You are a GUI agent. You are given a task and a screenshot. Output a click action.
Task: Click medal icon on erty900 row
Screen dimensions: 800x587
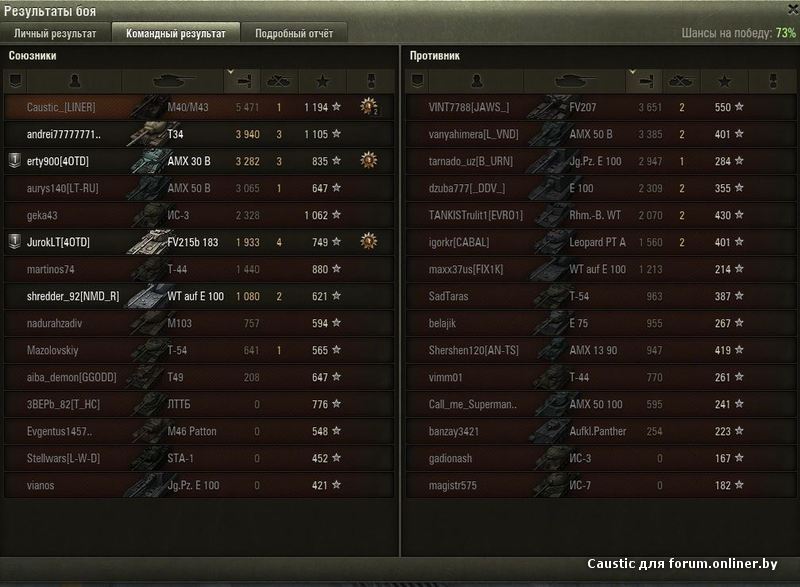368,160
